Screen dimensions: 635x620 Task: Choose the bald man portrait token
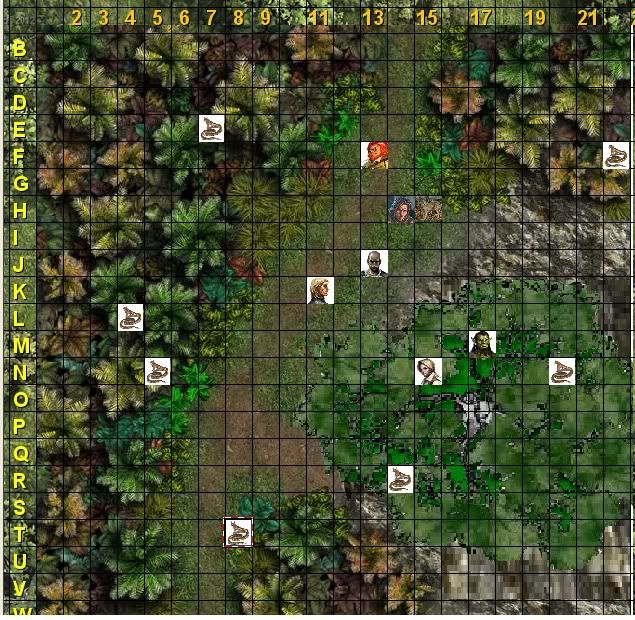pos(374,263)
